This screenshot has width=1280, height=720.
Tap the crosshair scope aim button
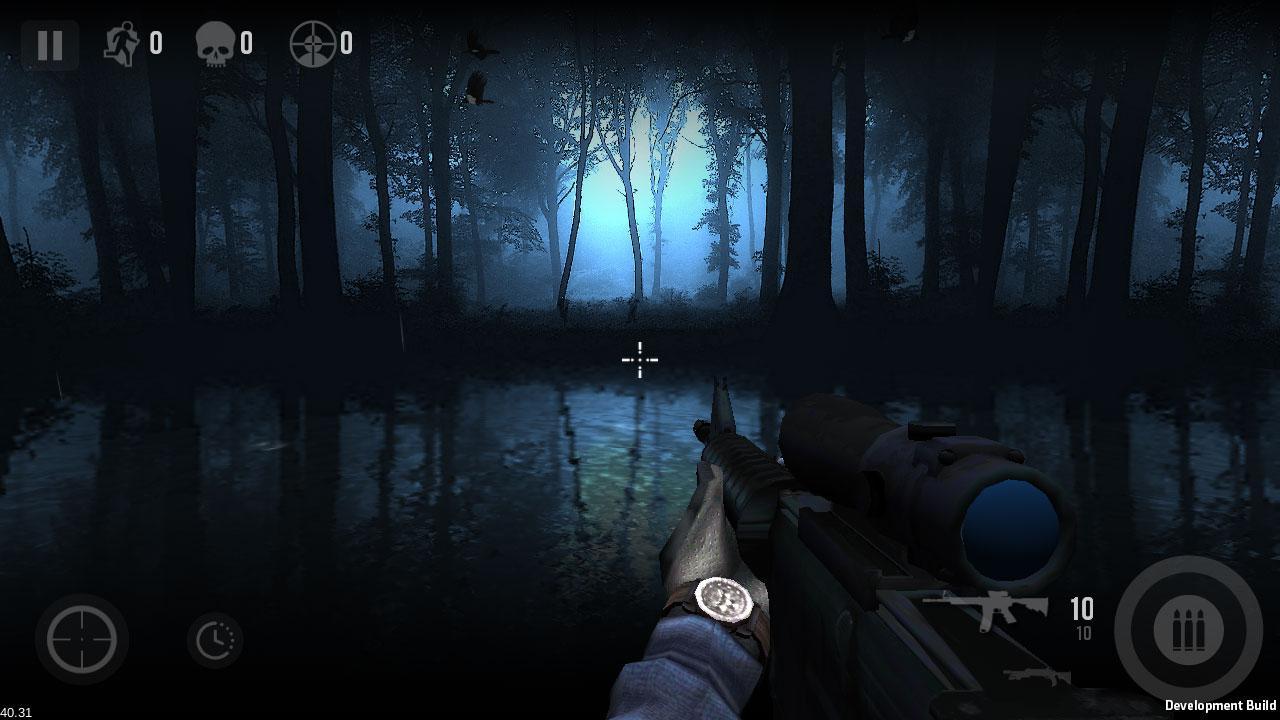pos(82,639)
